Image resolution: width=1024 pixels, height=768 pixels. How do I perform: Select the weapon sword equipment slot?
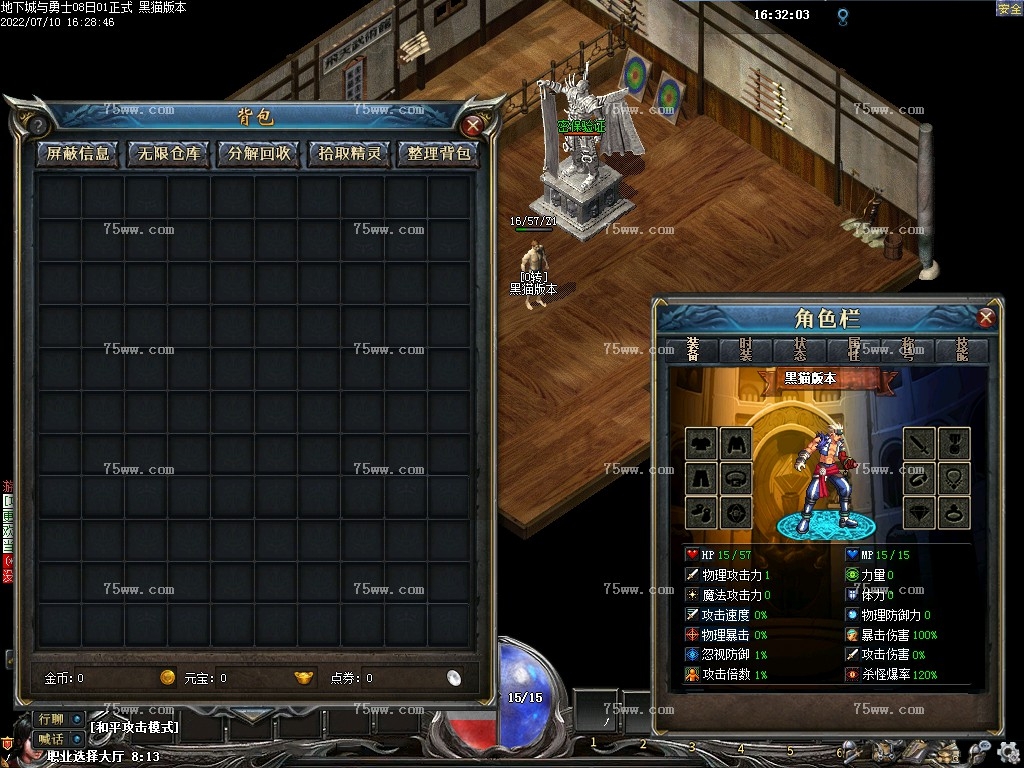[x=919, y=443]
